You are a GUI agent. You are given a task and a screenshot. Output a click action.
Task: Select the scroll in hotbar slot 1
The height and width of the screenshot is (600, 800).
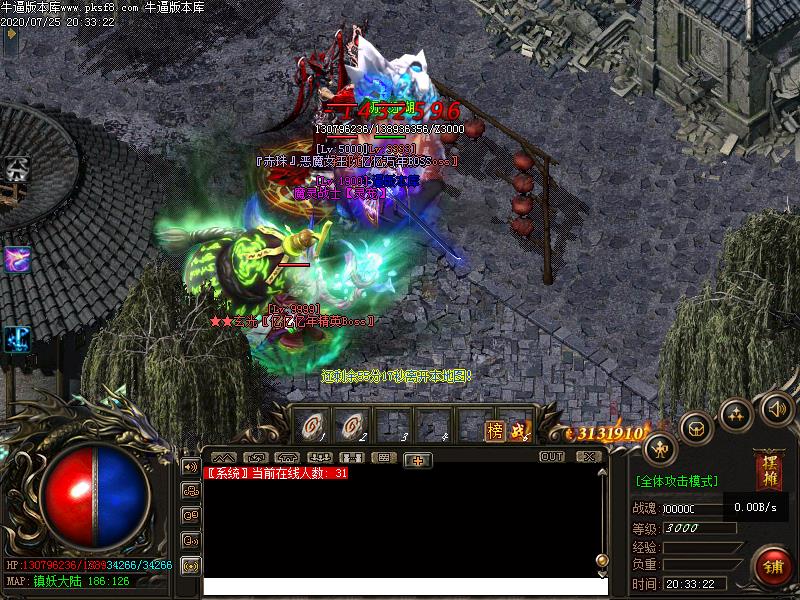tap(313, 427)
